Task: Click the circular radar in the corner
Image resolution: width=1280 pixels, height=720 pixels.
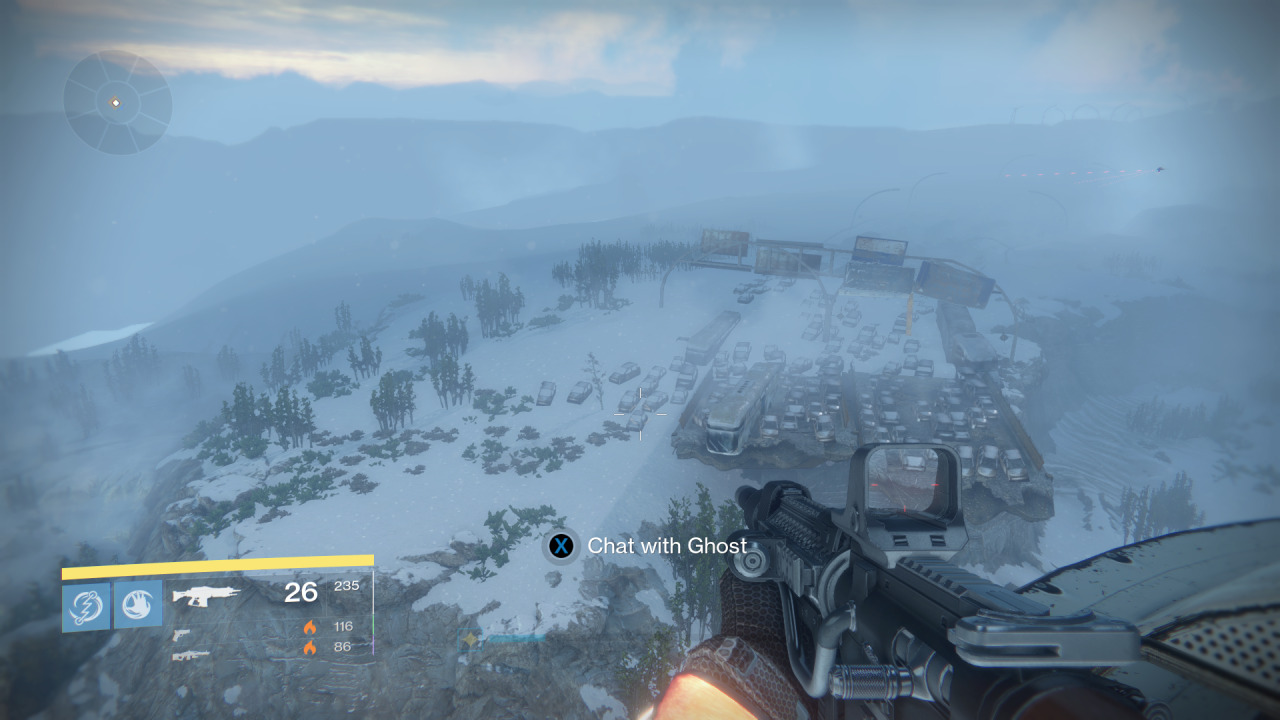Action: (x=117, y=103)
